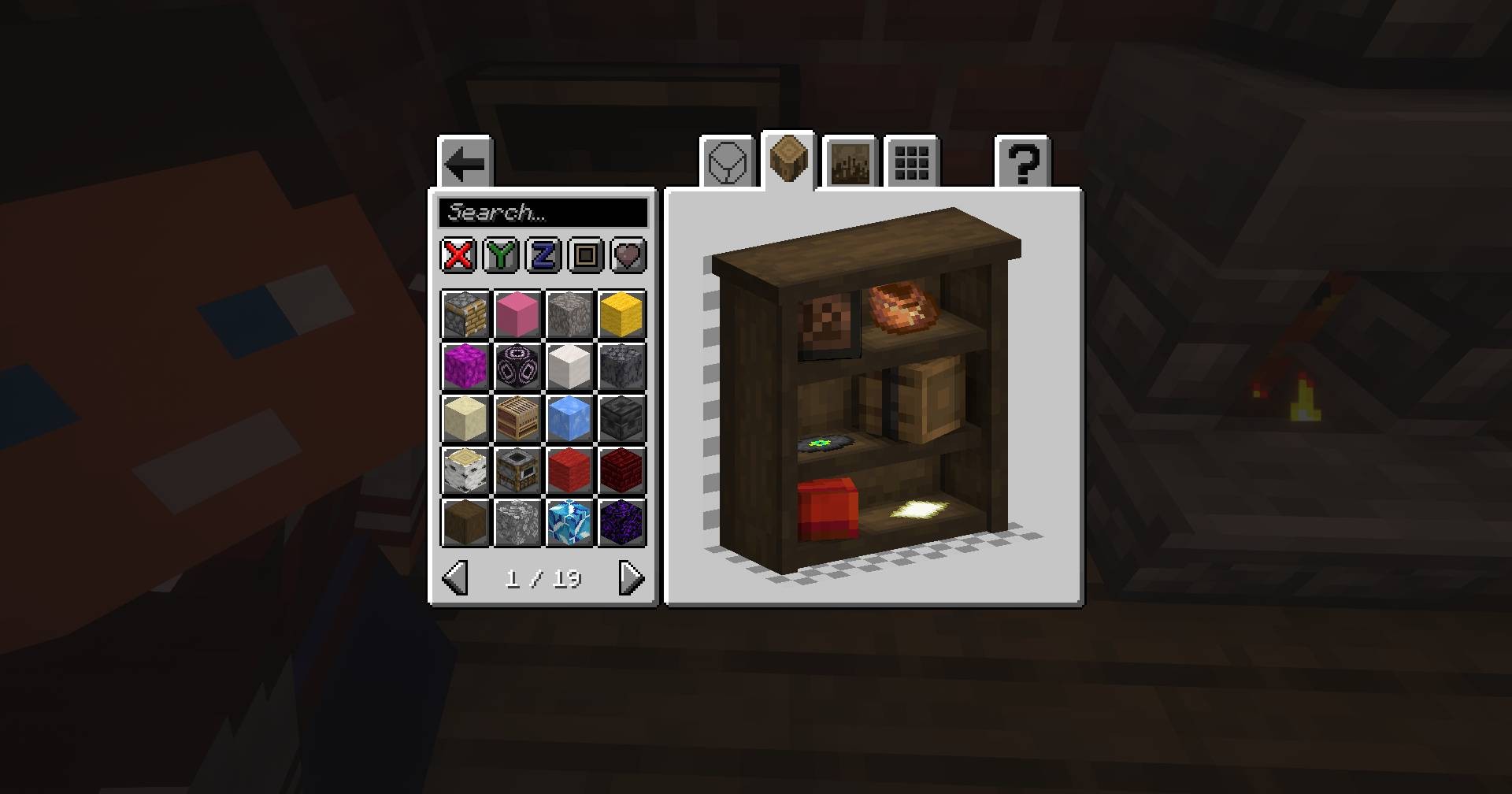Select the plain white block

point(569,365)
